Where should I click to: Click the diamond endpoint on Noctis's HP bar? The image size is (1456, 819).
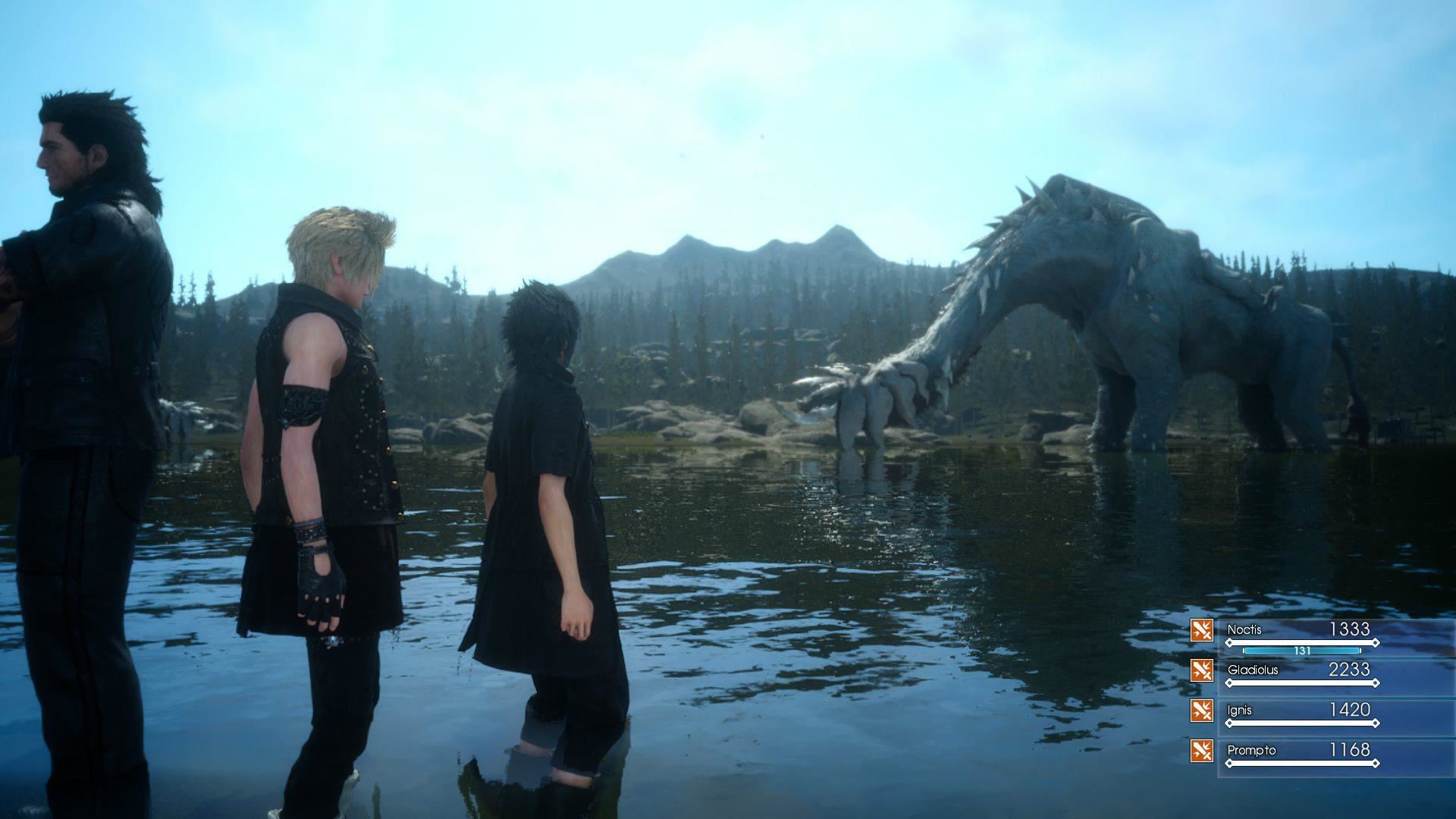(1376, 642)
